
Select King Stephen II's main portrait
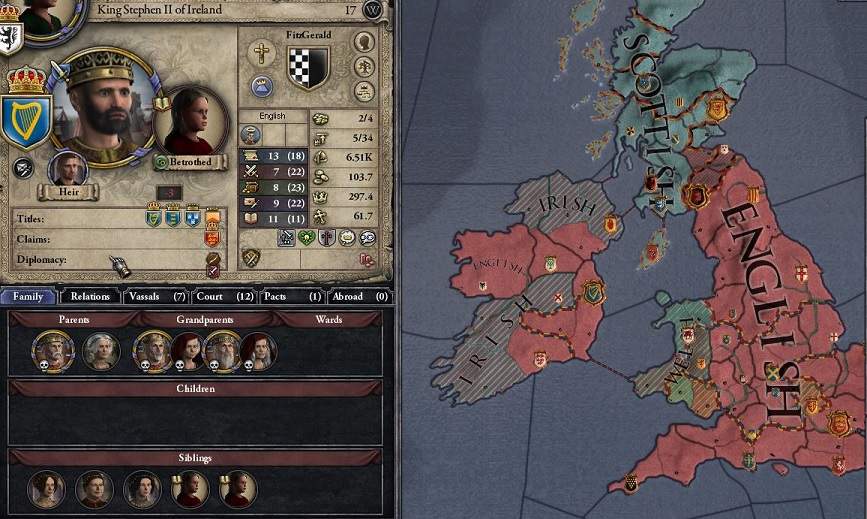[99, 107]
